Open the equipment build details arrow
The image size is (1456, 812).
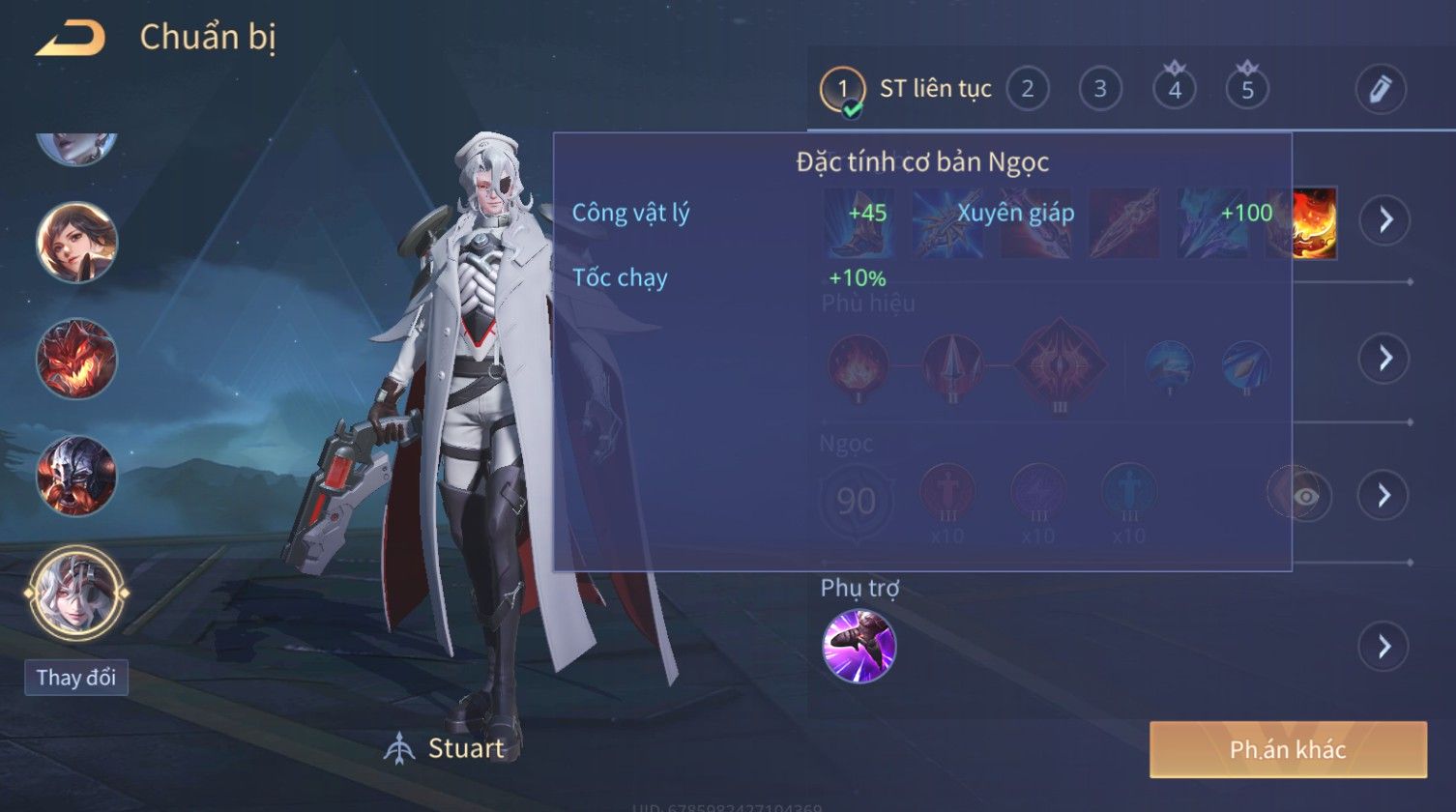tap(1384, 220)
